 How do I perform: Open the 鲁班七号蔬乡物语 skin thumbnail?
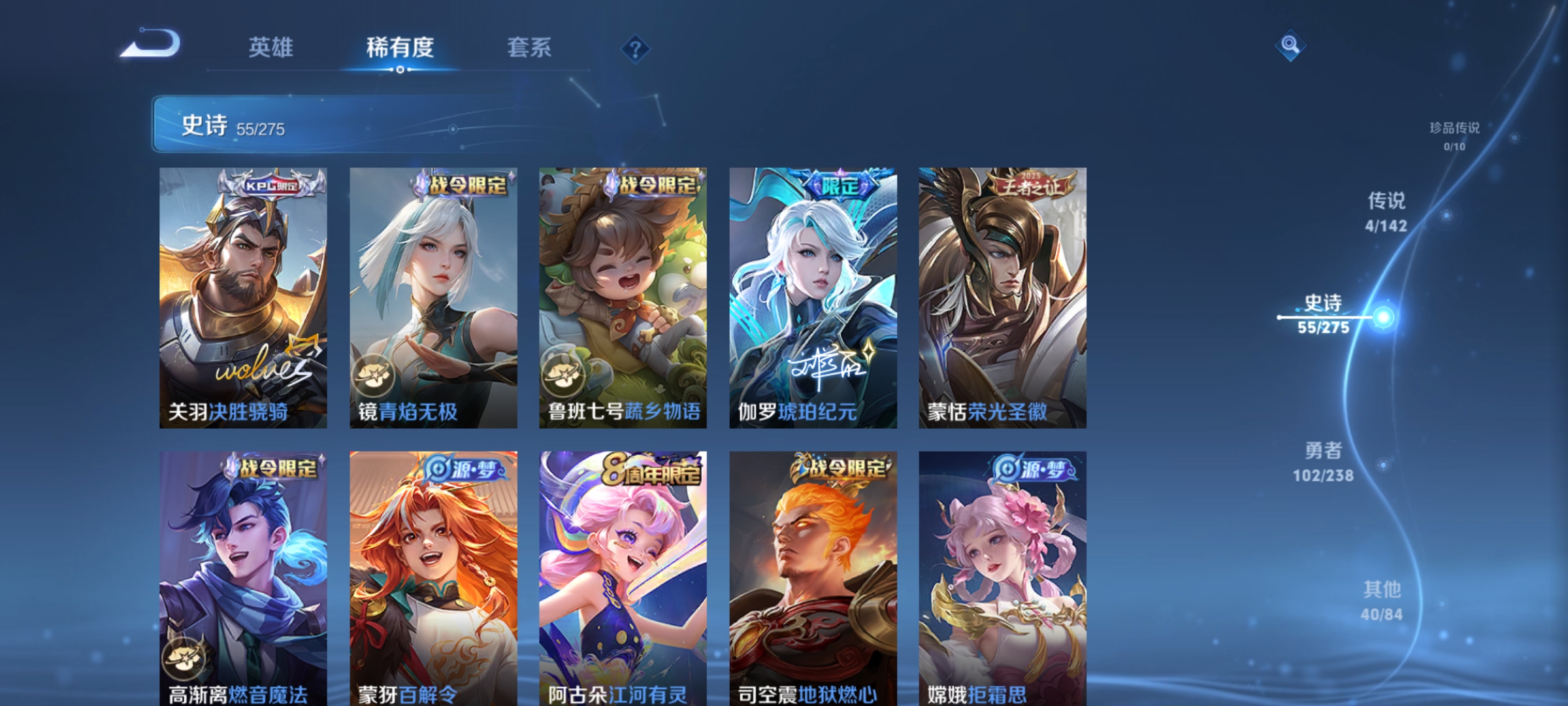click(622, 294)
